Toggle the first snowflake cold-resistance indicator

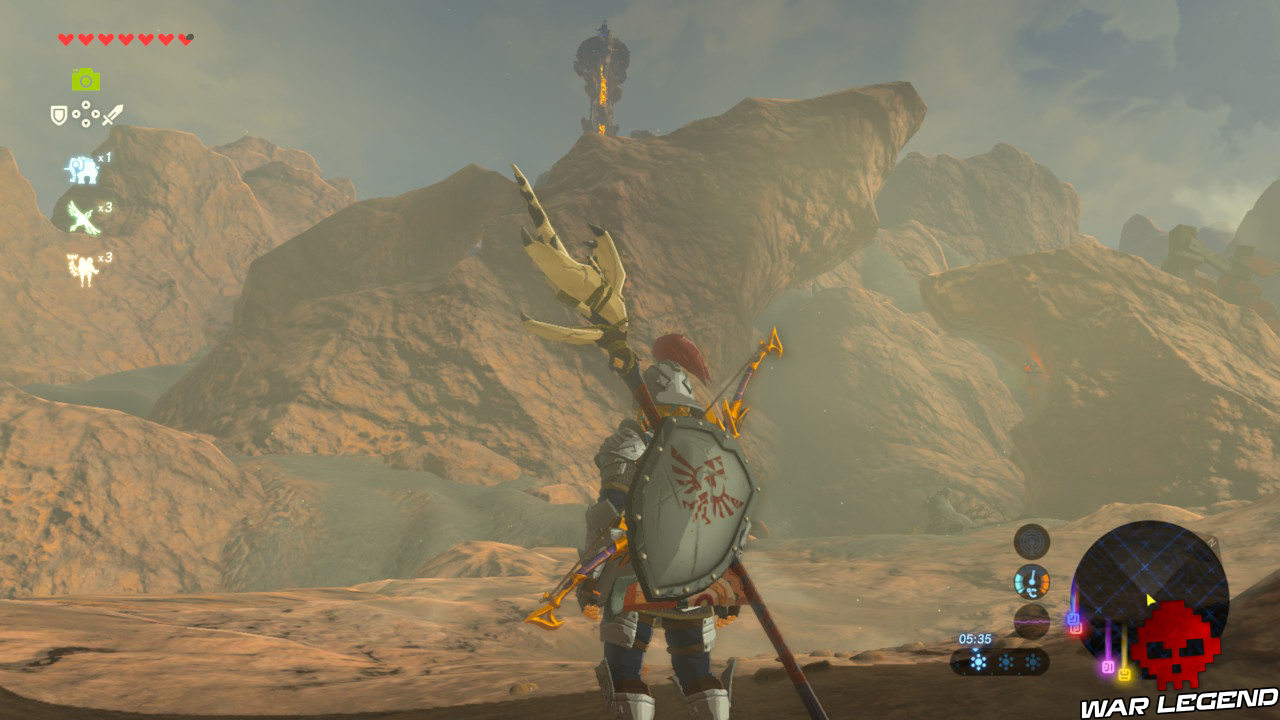coord(977,661)
